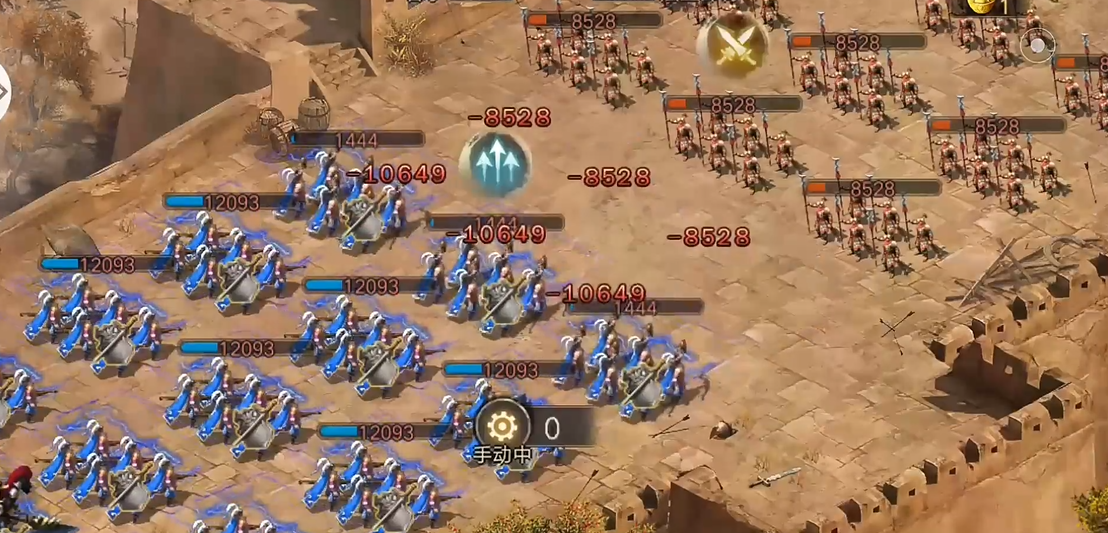The image size is (1108, 533).
Task: Trigger the triple arrows skill icon
Action: [x=494, y=163]
